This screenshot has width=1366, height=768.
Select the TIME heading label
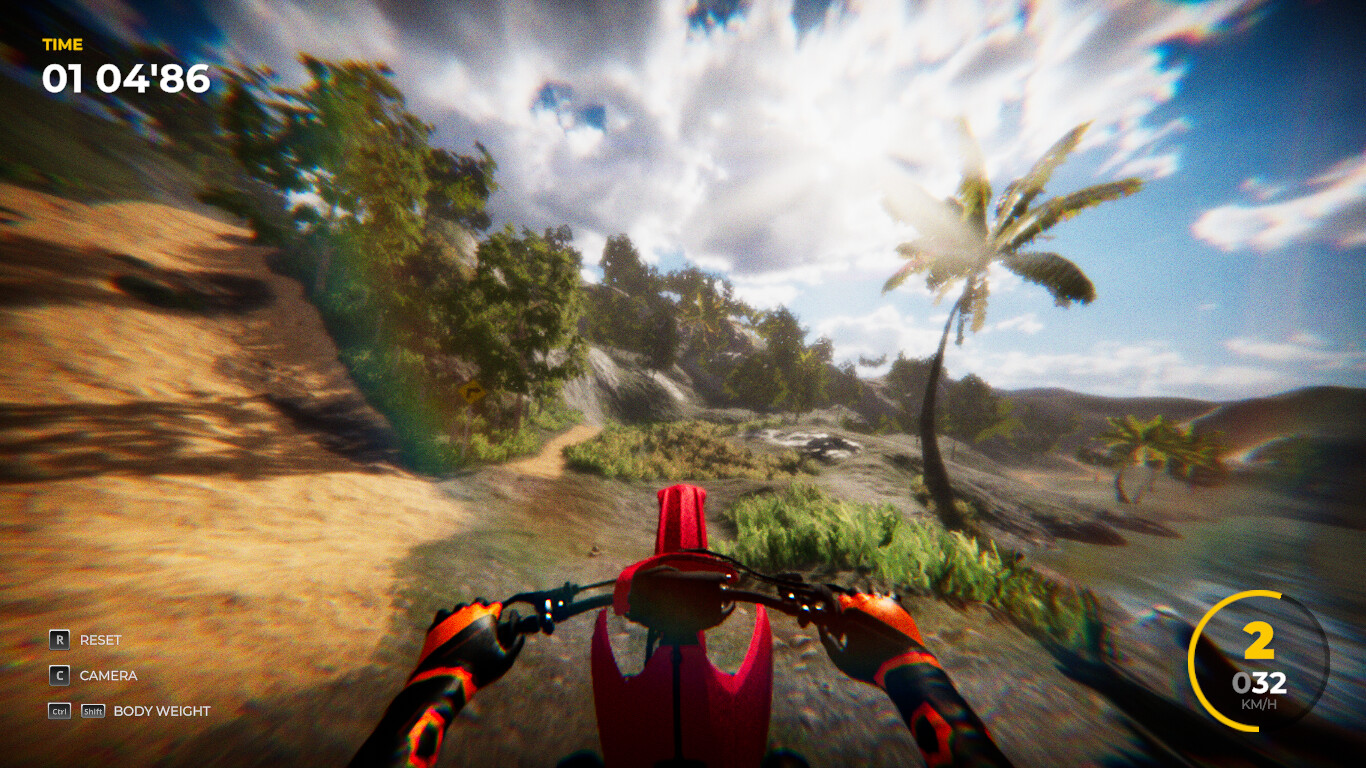[x=61, y=44]
